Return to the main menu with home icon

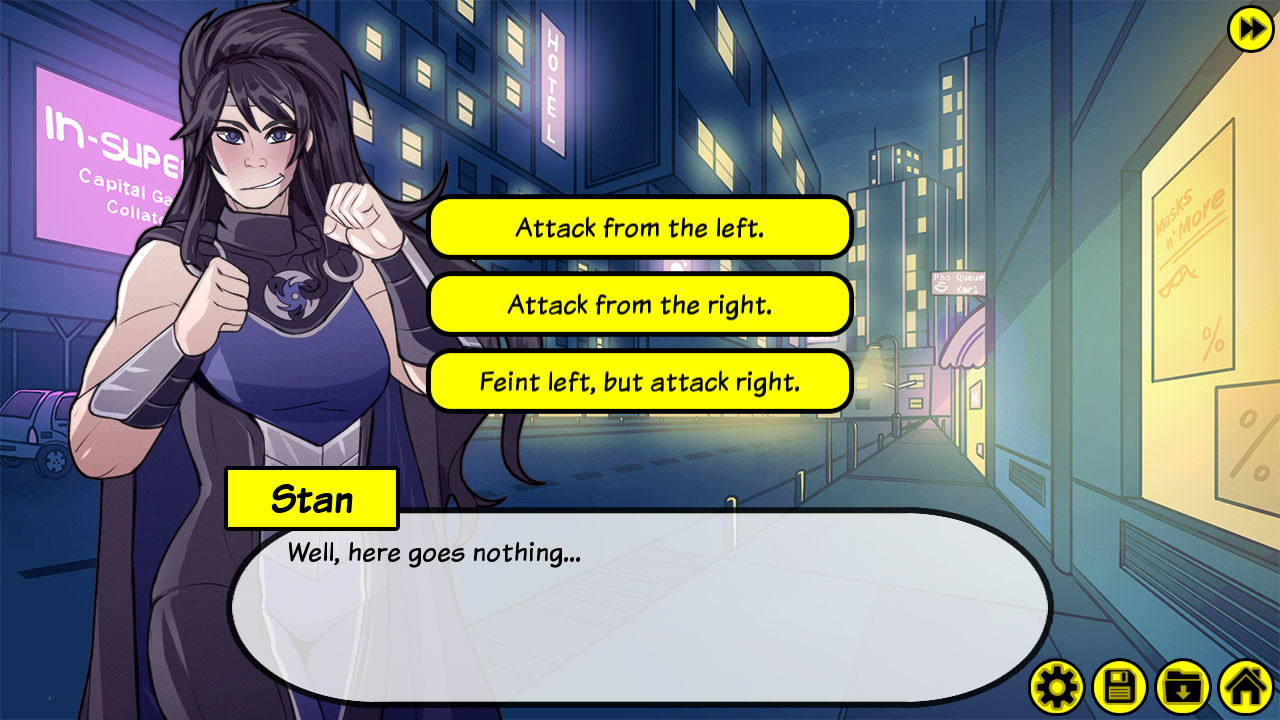[x=1245, y=687]
